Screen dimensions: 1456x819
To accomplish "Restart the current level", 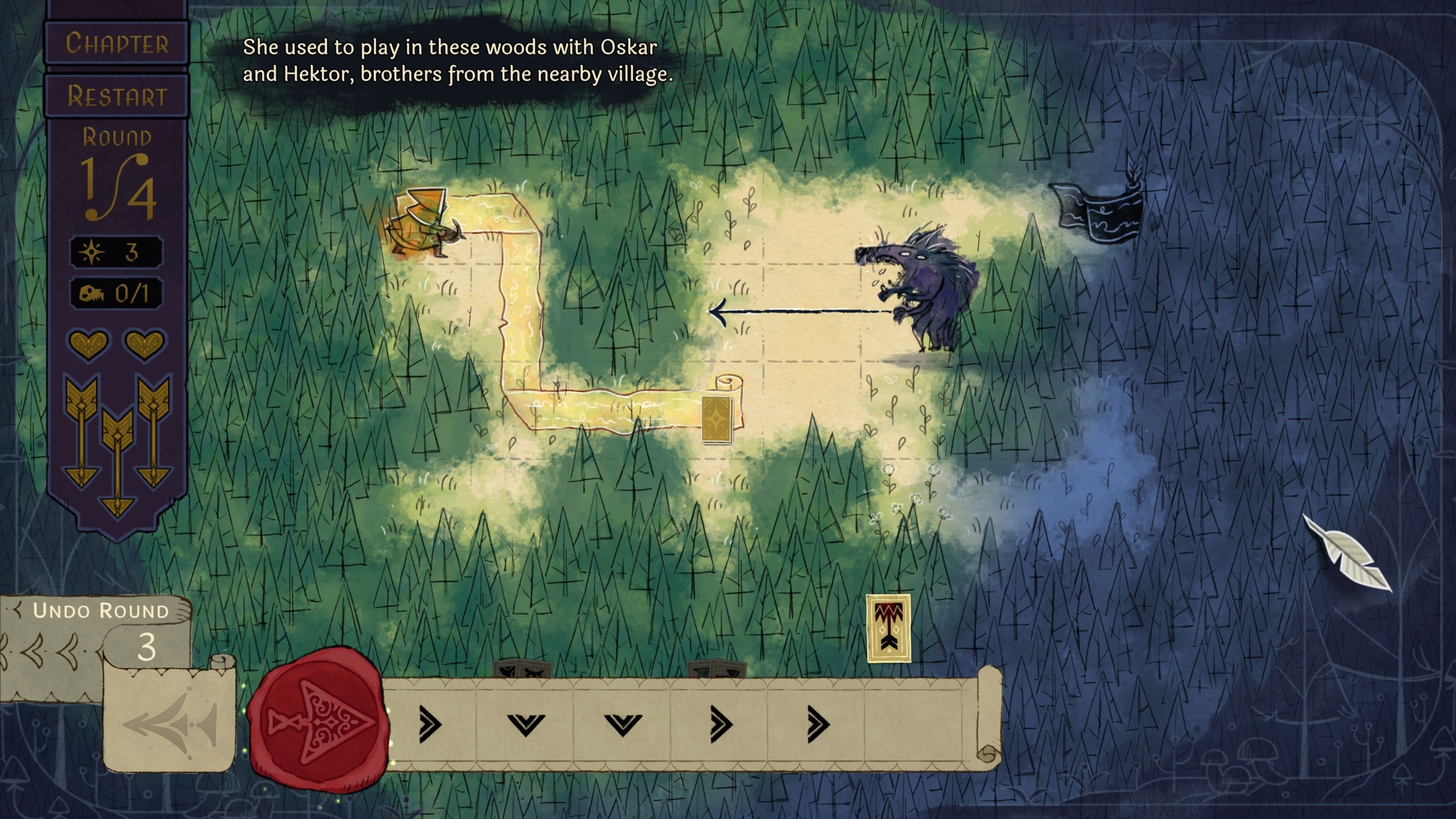I will tap(117, 96).
